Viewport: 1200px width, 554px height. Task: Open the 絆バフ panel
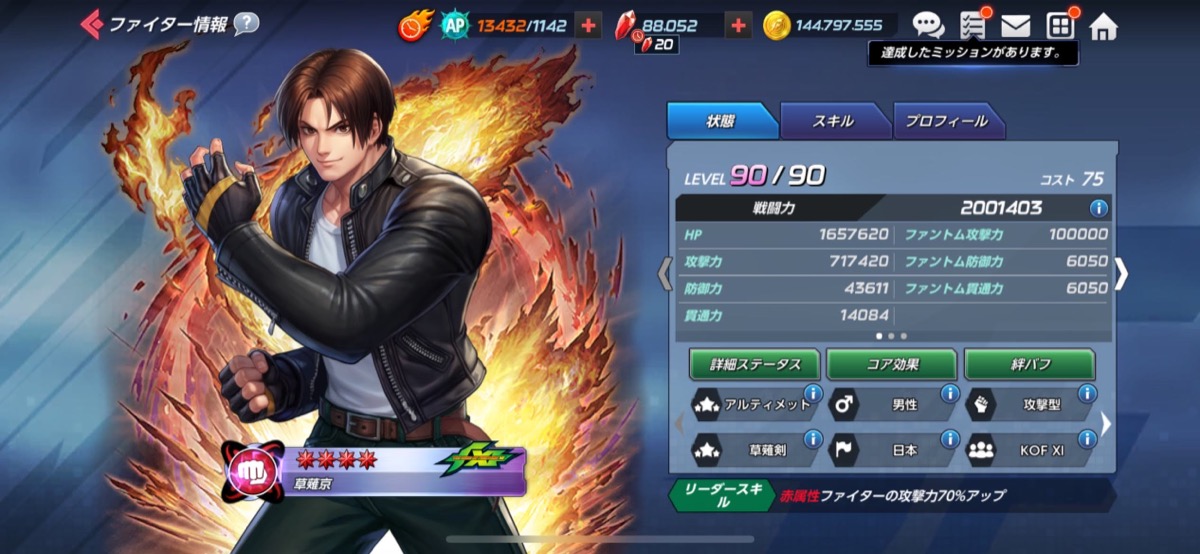click(x=1029, y=364)
